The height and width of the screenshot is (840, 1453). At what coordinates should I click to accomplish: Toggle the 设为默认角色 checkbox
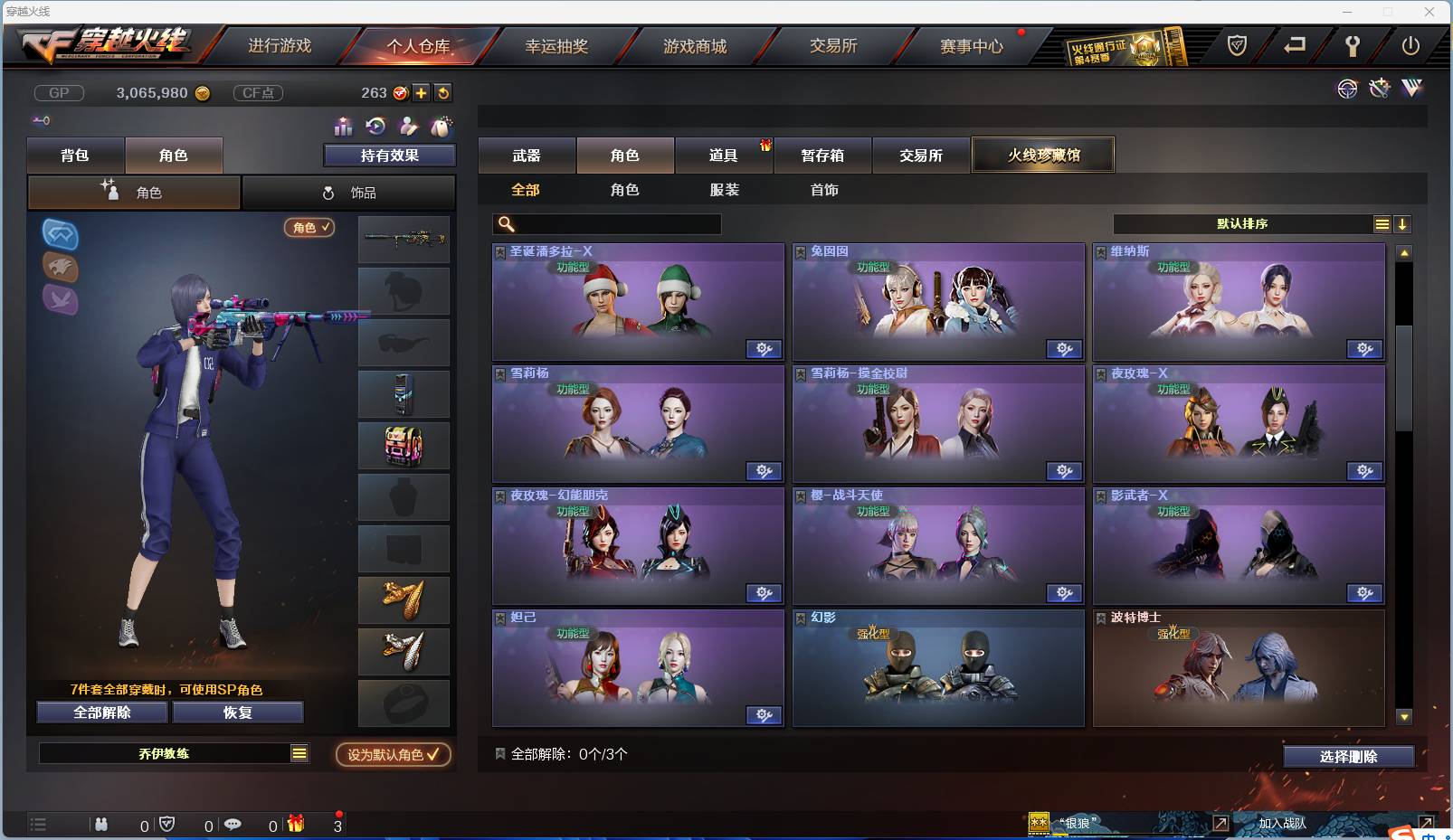(392, 754)
